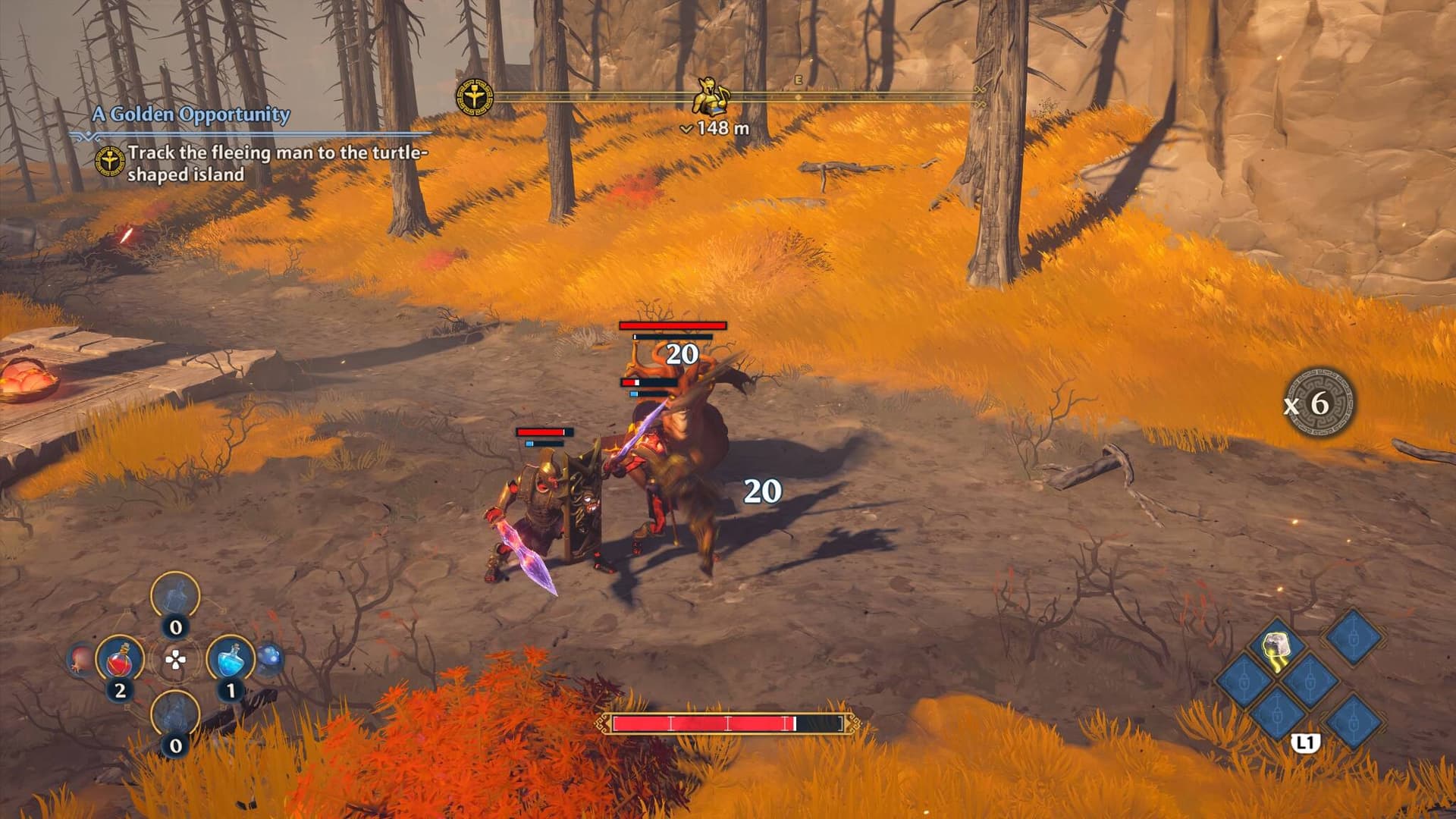This screenshot has height=819, width=1456.
Task: Select the blue stamina potion in the item wheel
Action: (231, 661)
